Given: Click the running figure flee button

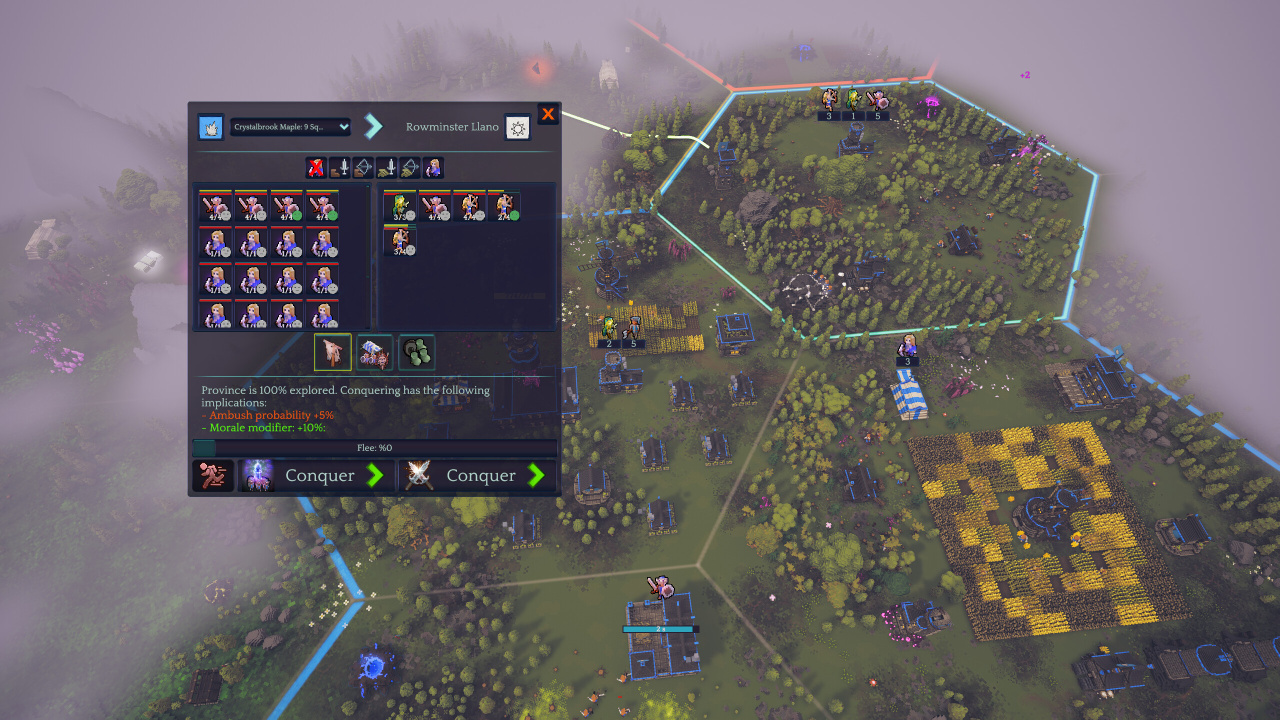Looking at the screenshot, I should (212, 476).
